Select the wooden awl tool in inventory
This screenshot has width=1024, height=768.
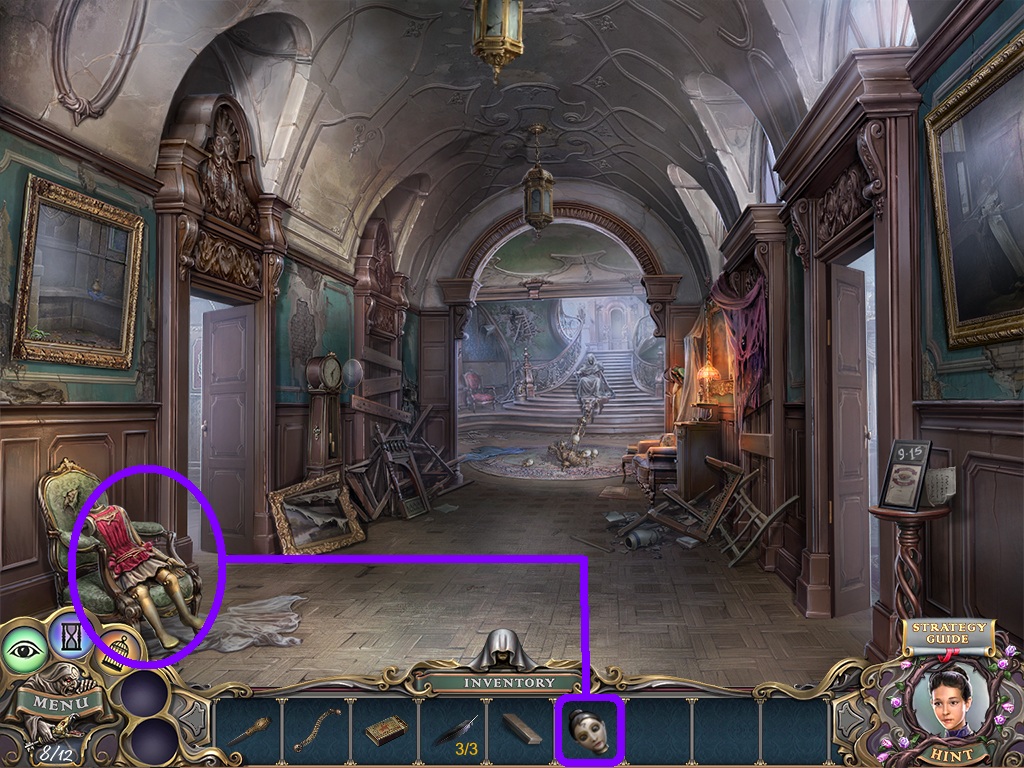tap(249, 732)
